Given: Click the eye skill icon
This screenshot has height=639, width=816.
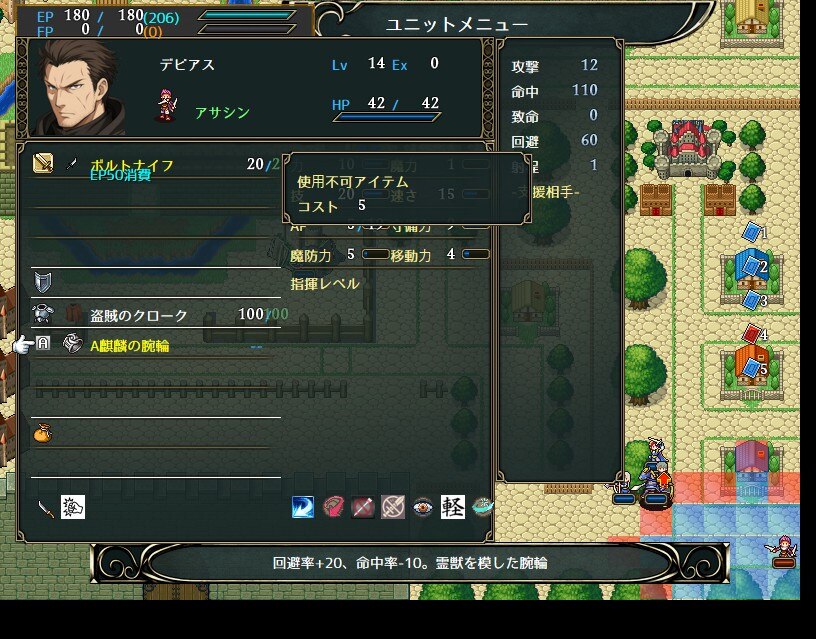Looking at the screenshot, I should tap(423, 507).
